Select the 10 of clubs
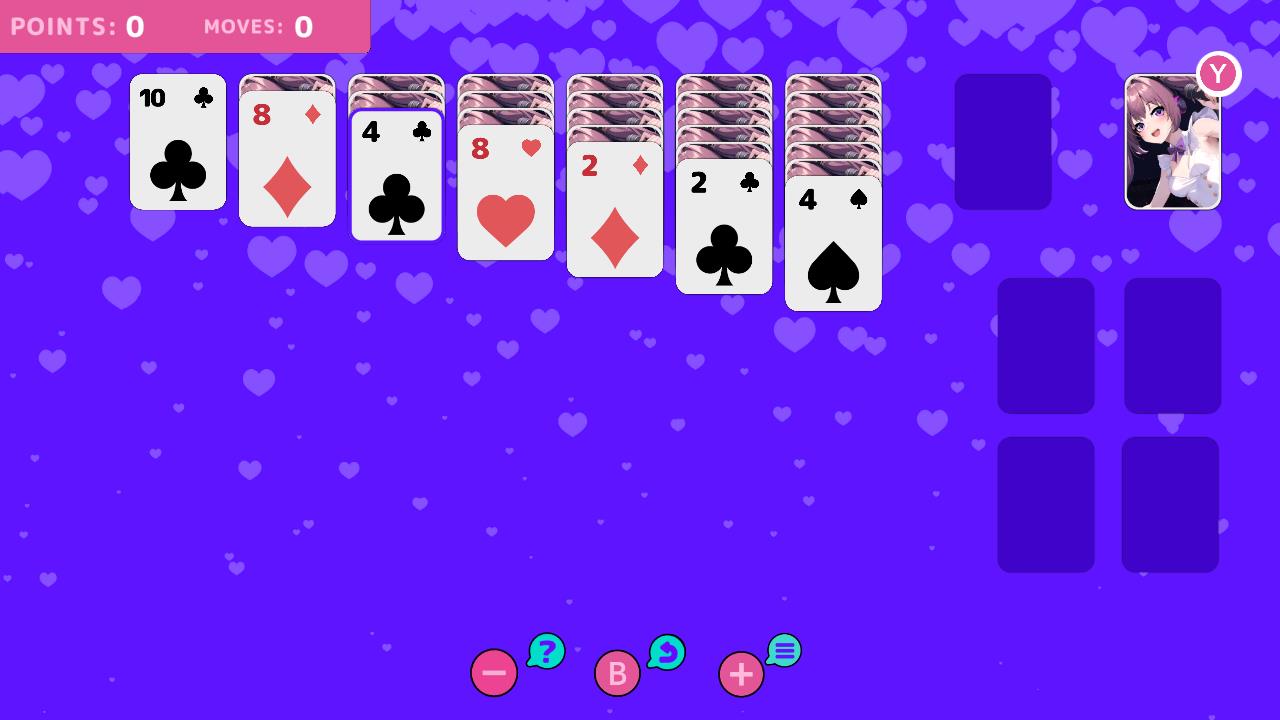 tap(177, 142)
